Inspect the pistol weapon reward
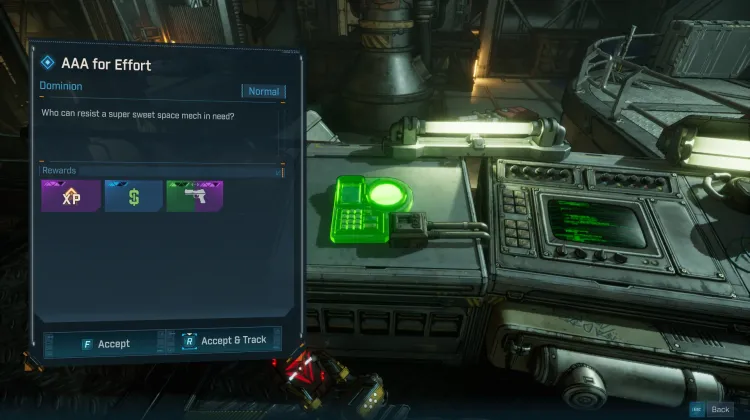The width and height of the screenshot is (750, 420). pos(195,197)
